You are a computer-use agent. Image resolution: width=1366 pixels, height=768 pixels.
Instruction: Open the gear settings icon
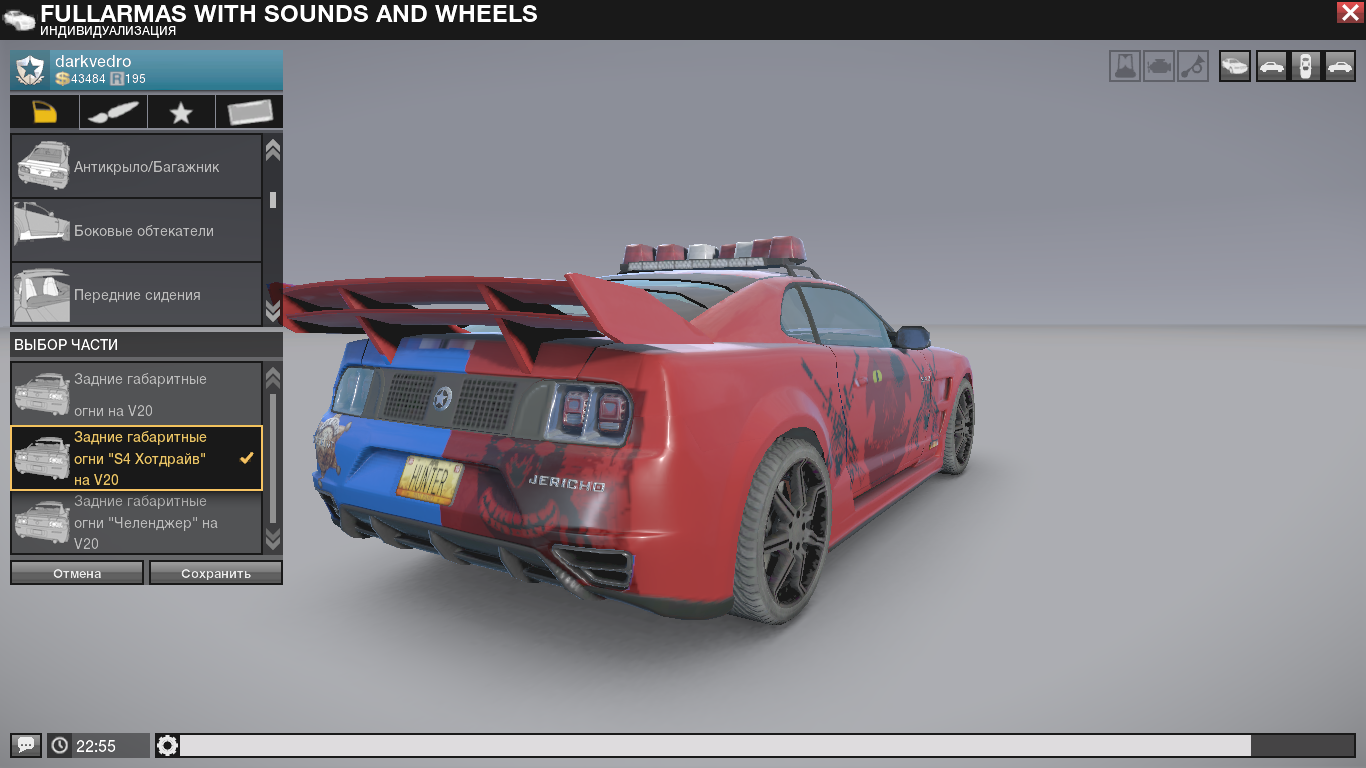167,745
